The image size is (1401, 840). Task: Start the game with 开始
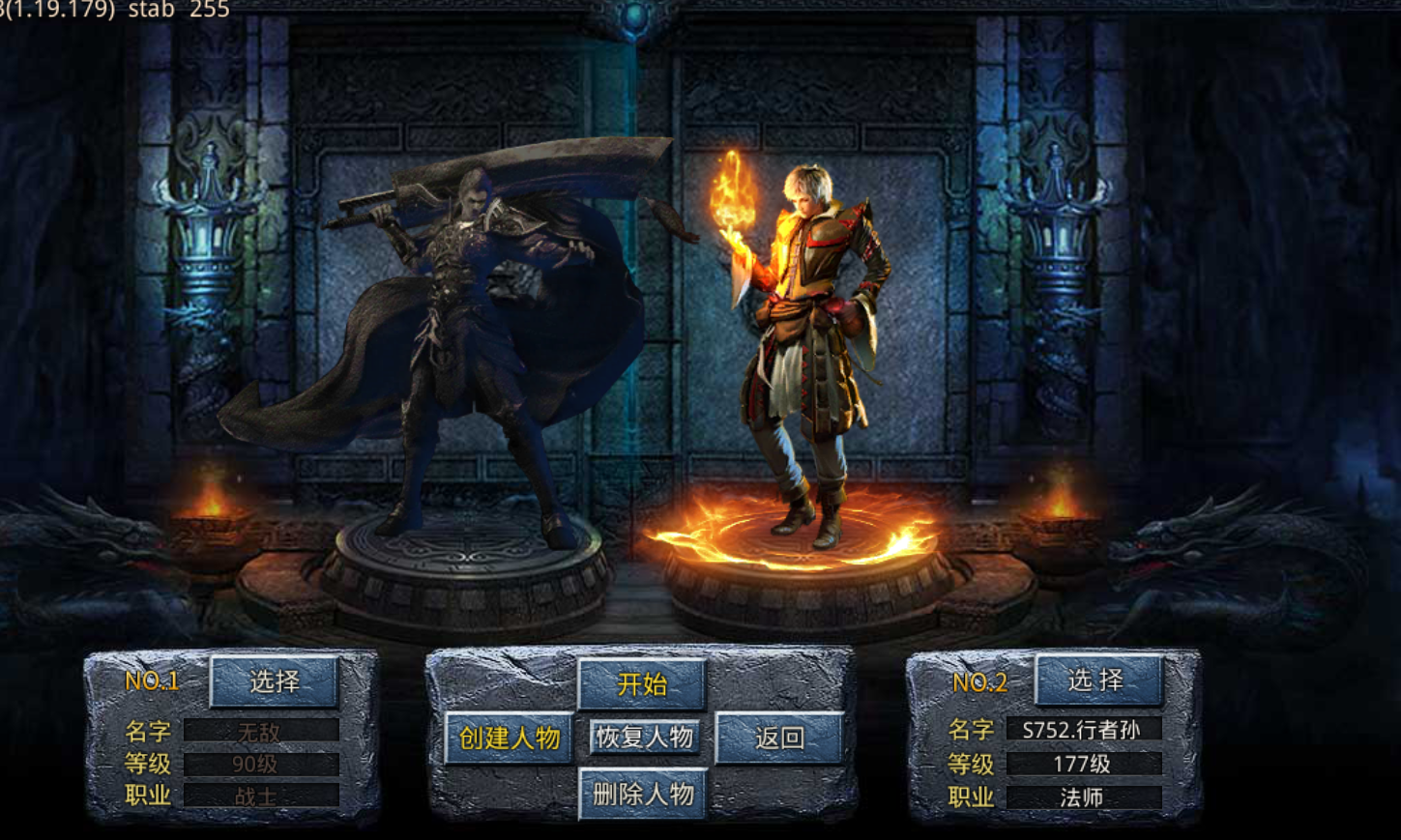point(642,684)
